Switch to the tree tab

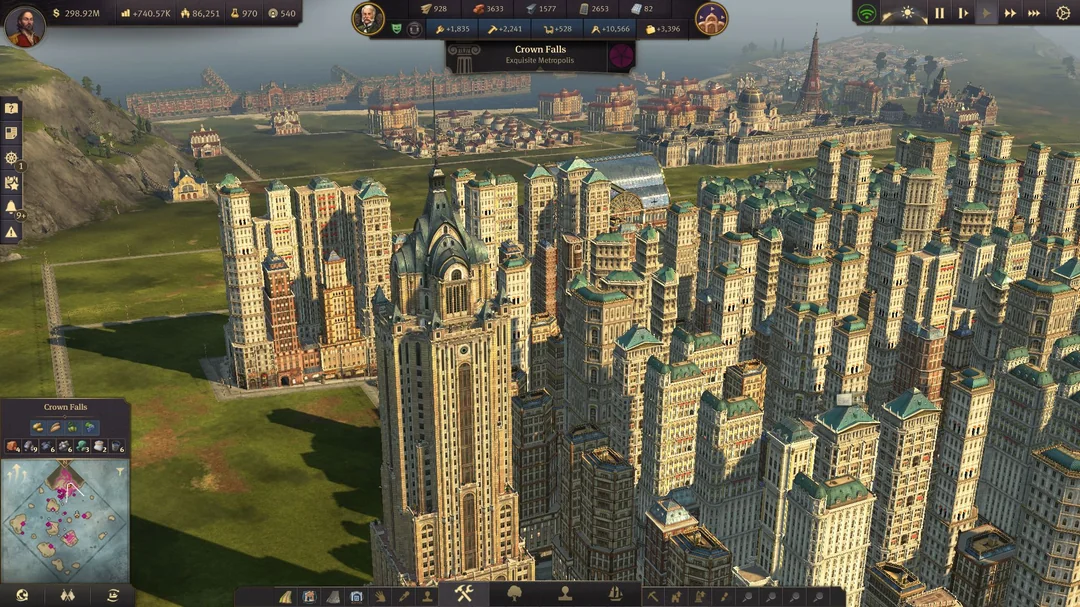515,593
